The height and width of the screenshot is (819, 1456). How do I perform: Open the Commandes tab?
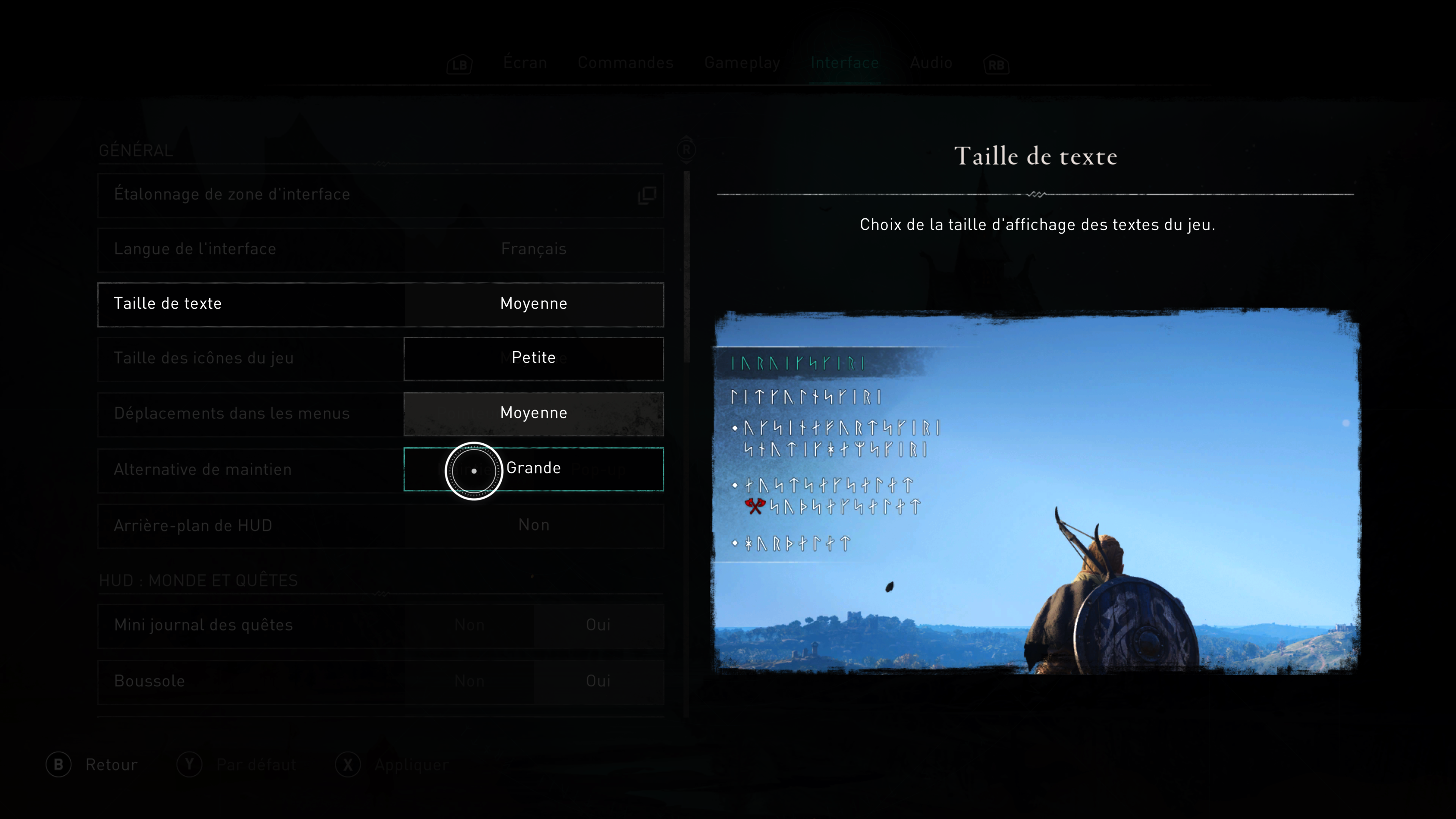click(x=625, y=63)
